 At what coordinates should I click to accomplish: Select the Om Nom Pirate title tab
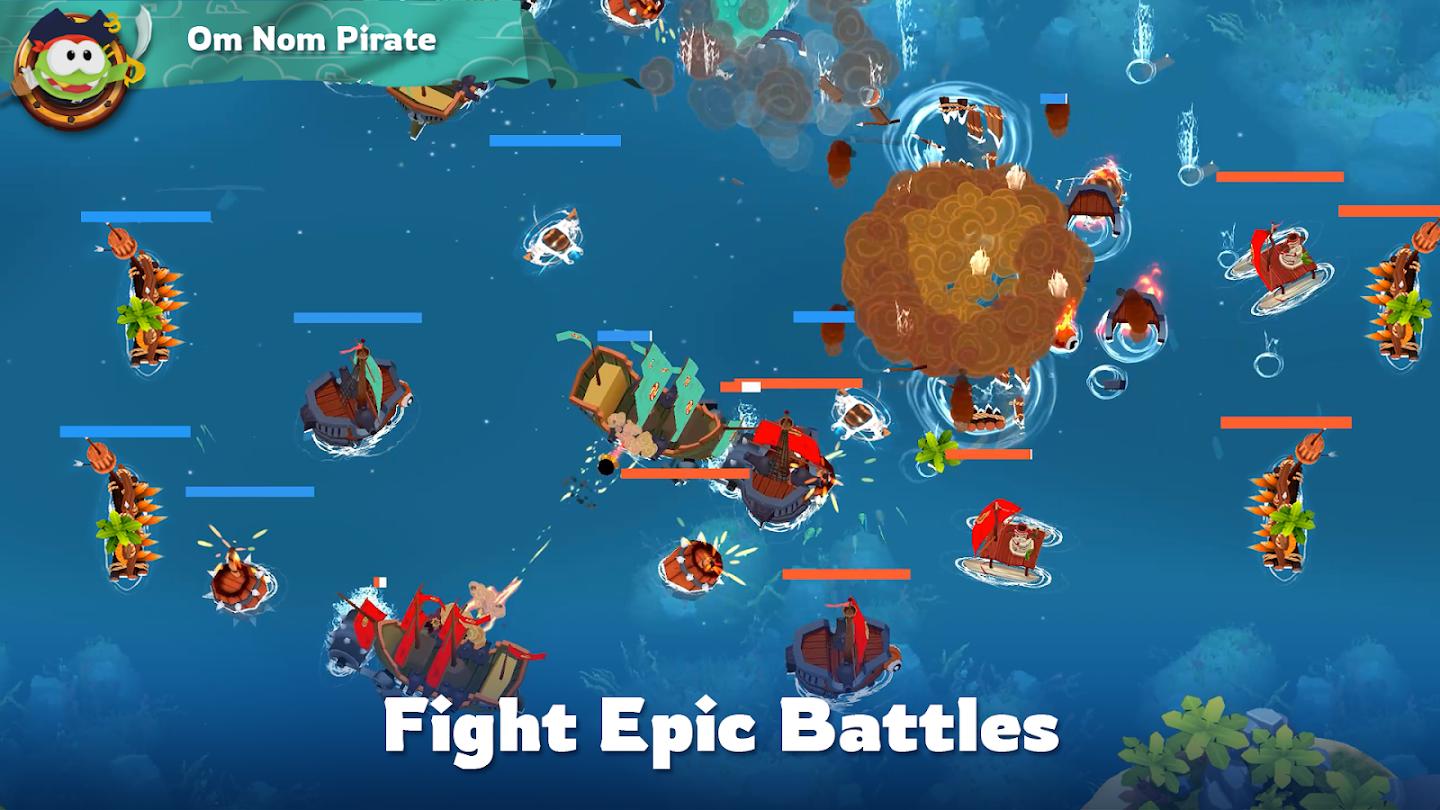310,40
